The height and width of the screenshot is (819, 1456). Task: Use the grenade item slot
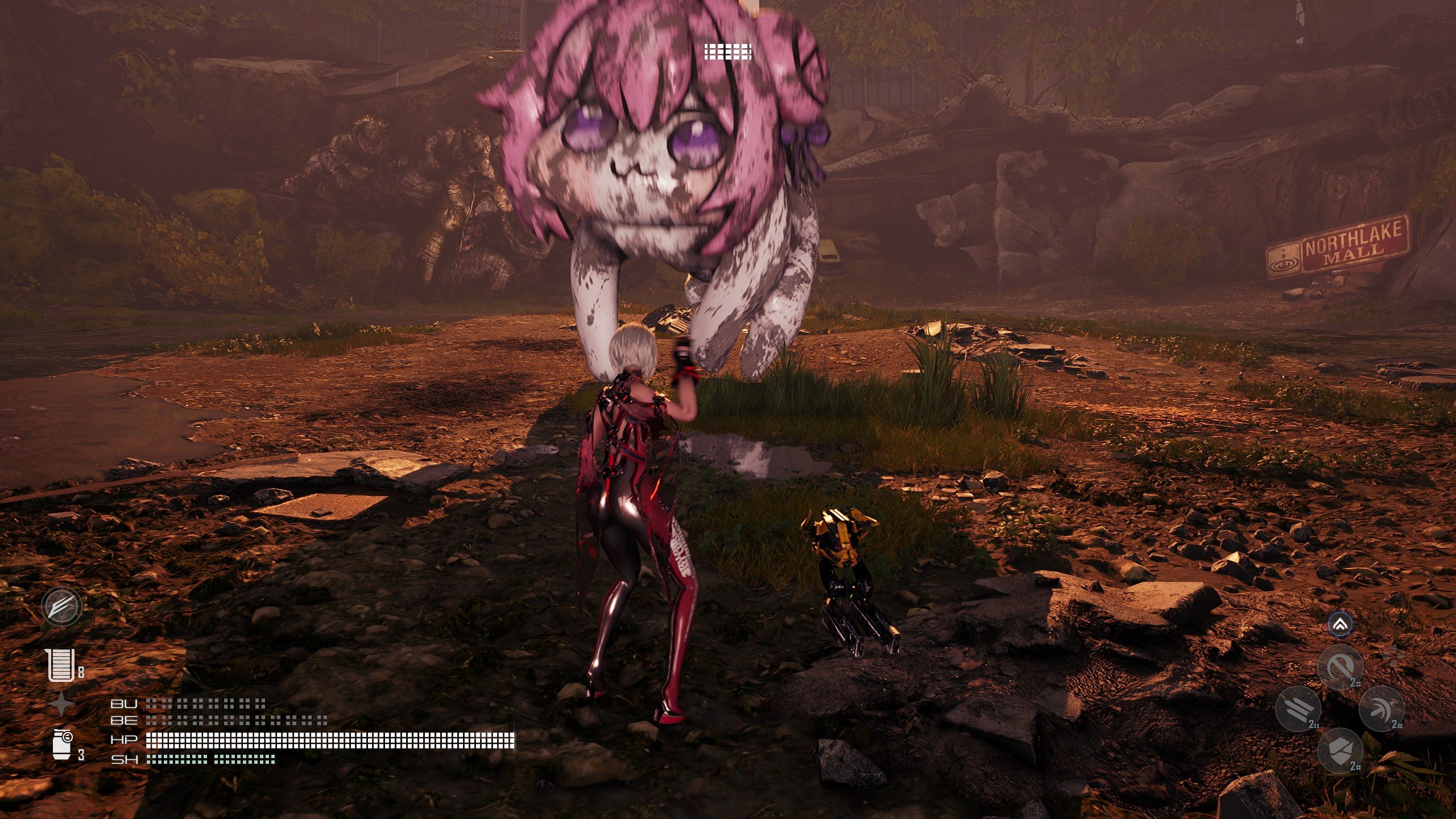pyautogui.click(x=61, y=744)
